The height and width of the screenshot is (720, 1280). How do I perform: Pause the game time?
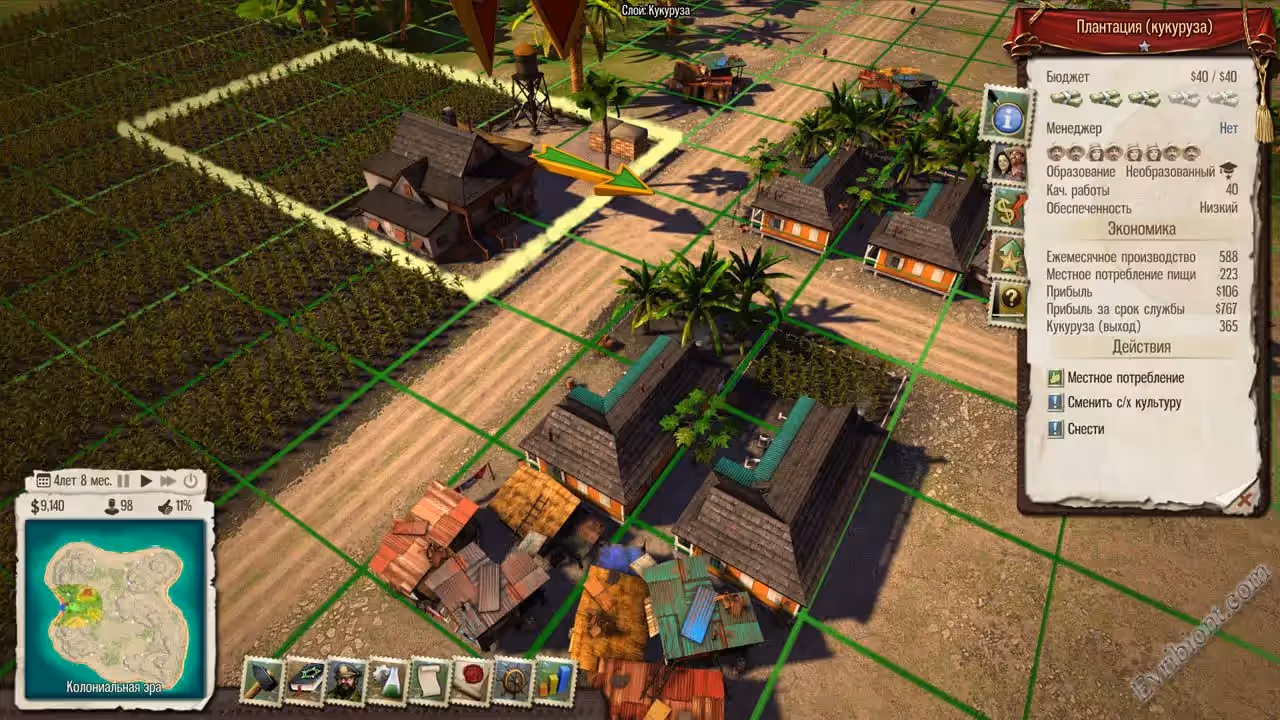(124, 481)
